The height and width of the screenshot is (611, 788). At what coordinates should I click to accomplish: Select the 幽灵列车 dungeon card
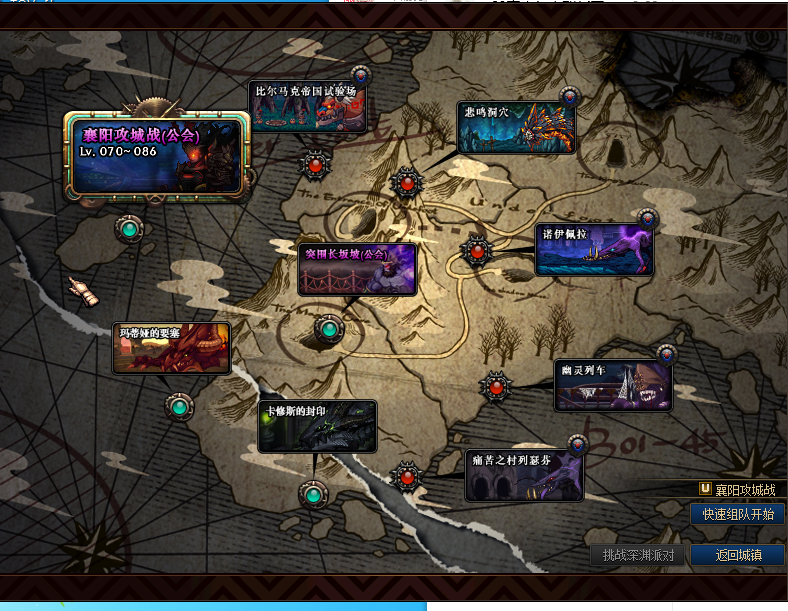click(x=613, y=386)
